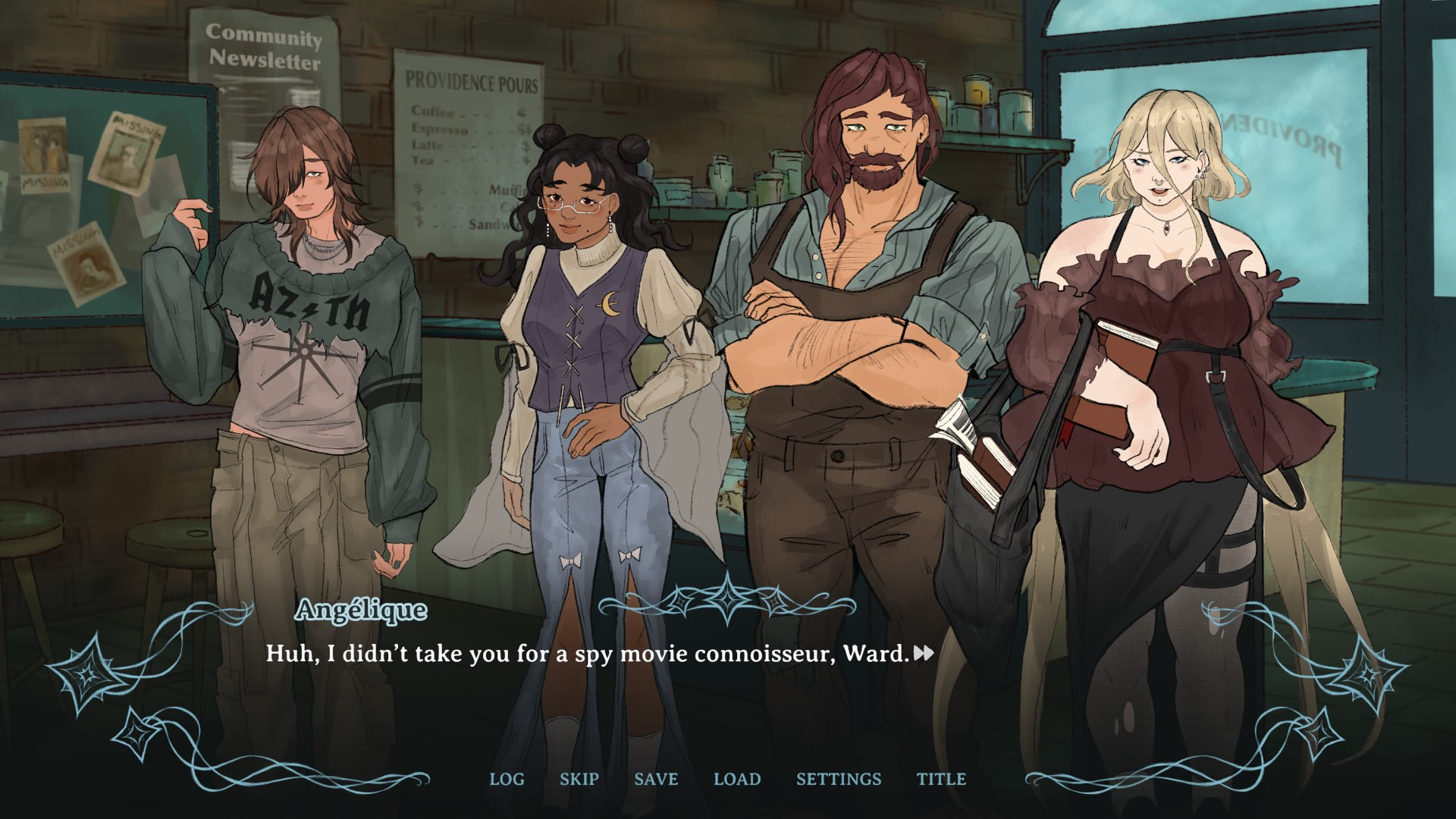Click the double-arrow advance dialogue indicator

(924, 653)
